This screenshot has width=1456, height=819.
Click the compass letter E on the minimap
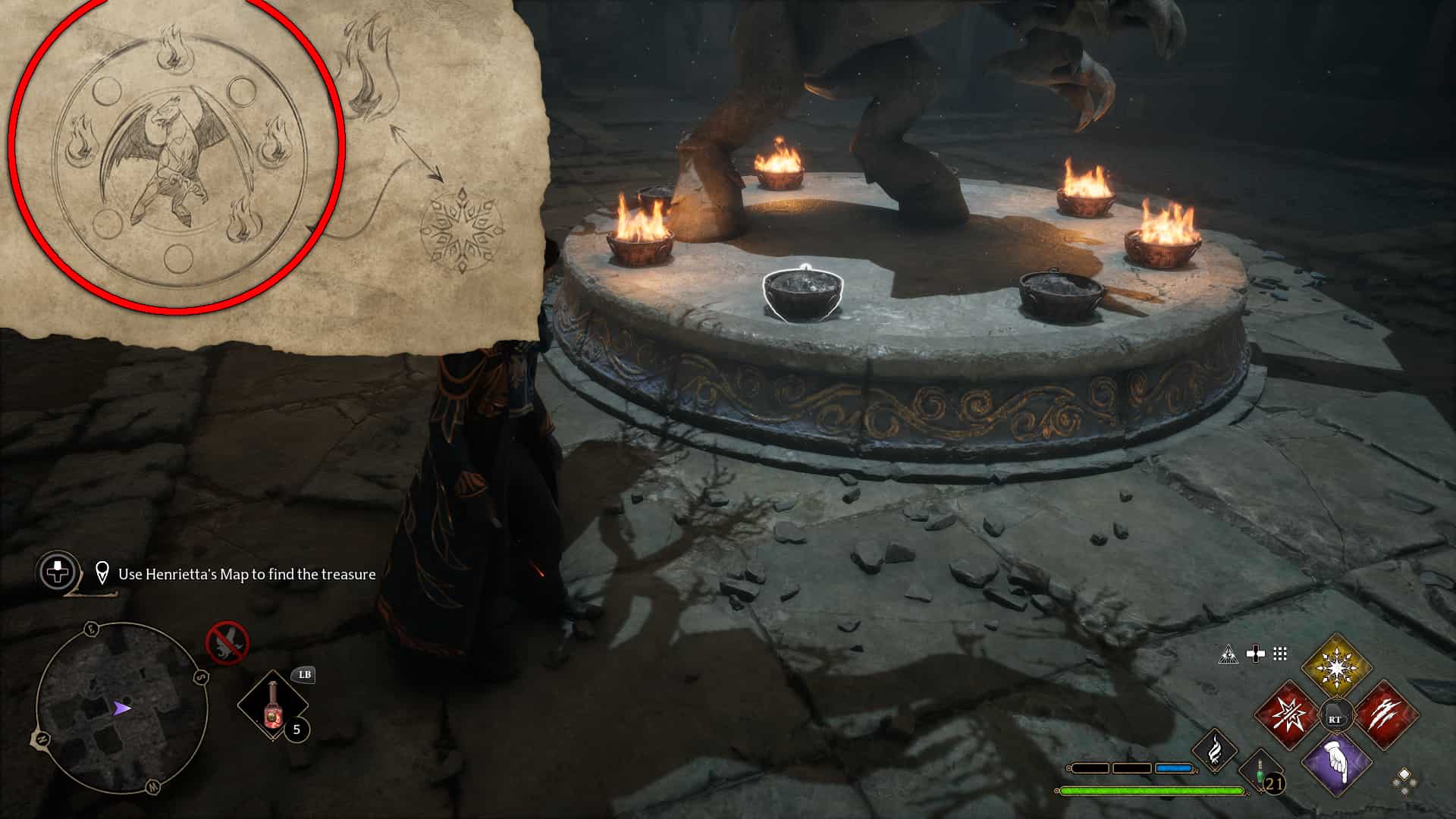[93, 628]
